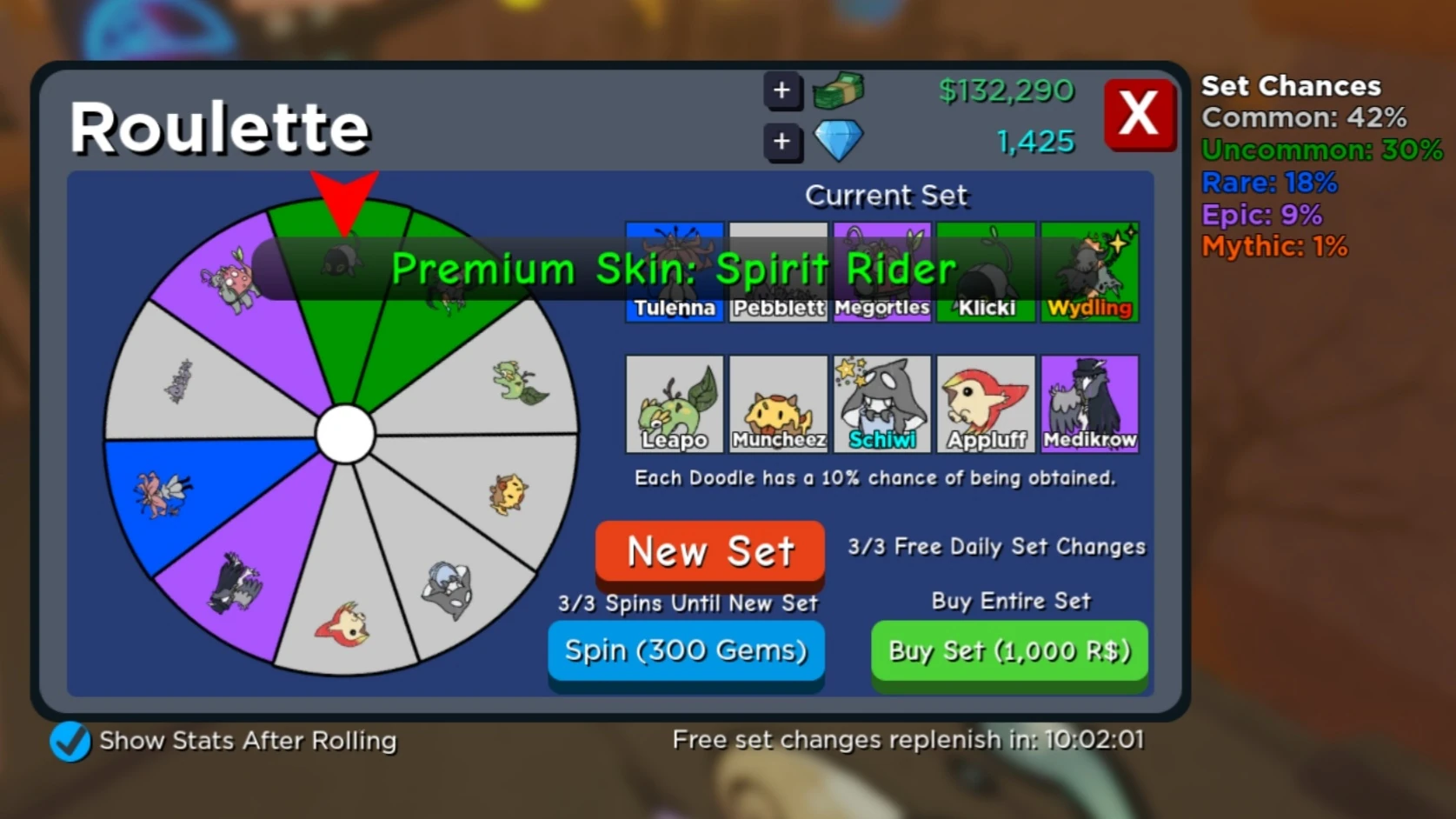Image resolution: width=1456 pixels, height=819 pixels.
Task: Click the Medikrow doodle icon
Action: point(1089,403)
